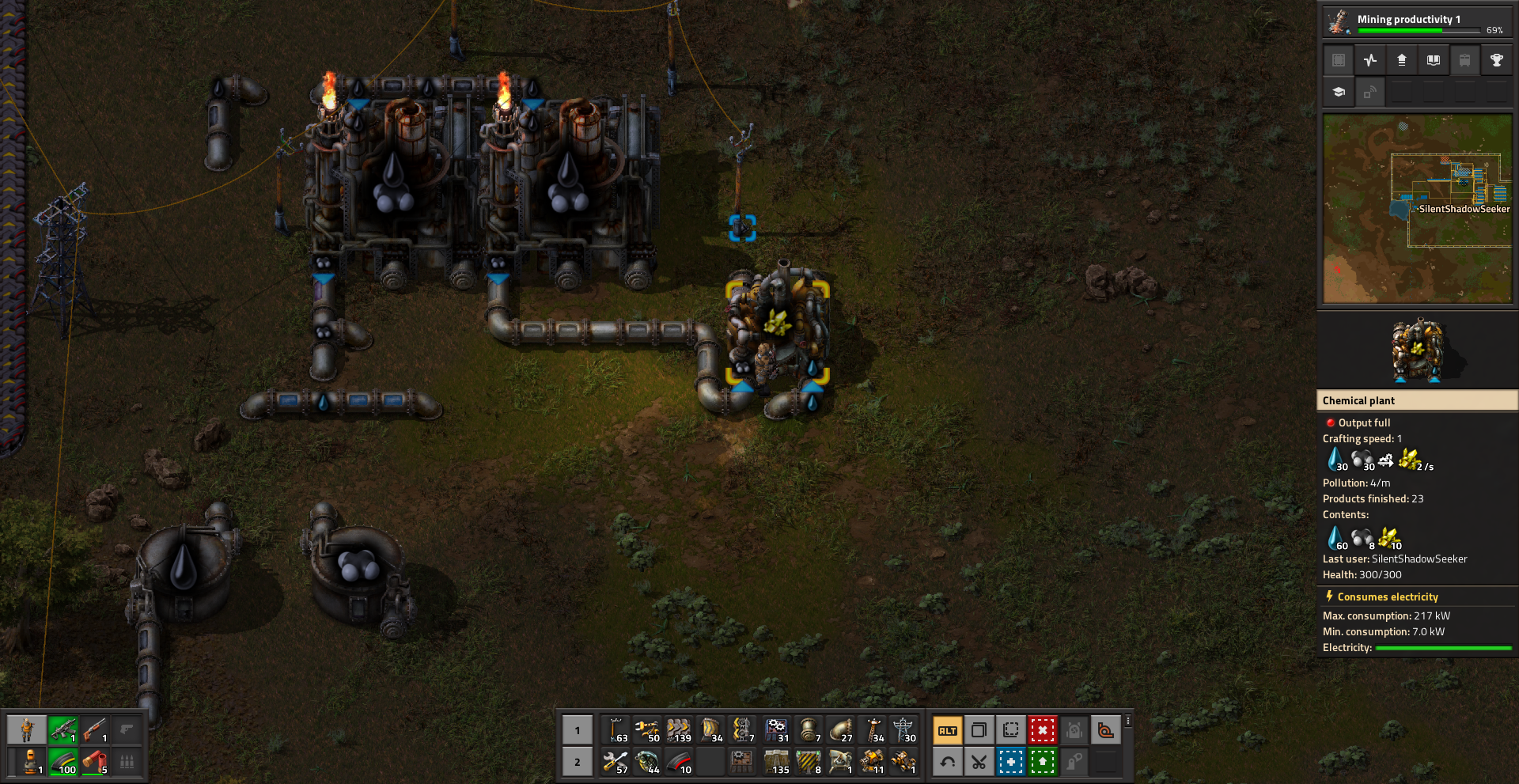
Task: Pick the repair pack in the quickbar
Action: point(616,763)
